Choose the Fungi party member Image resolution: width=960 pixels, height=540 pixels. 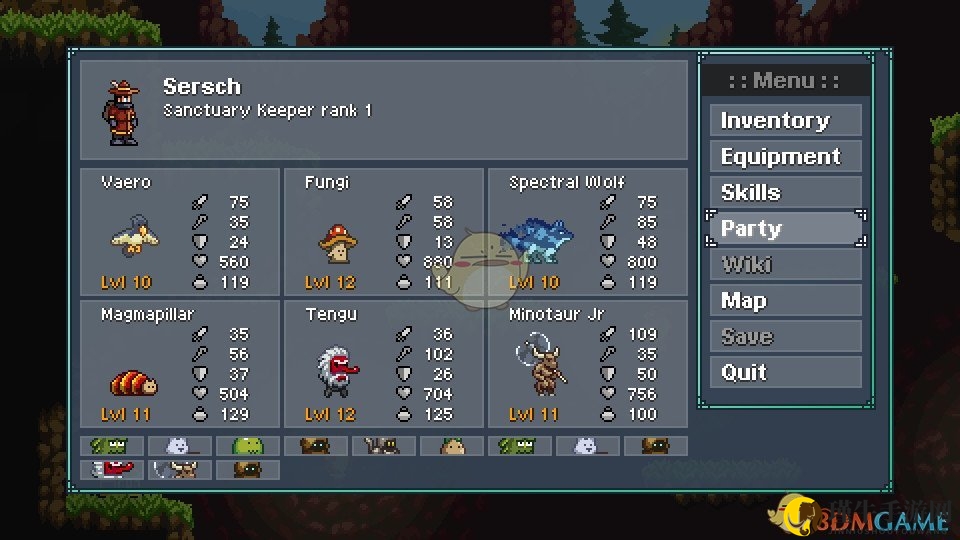tap(383, 232)
